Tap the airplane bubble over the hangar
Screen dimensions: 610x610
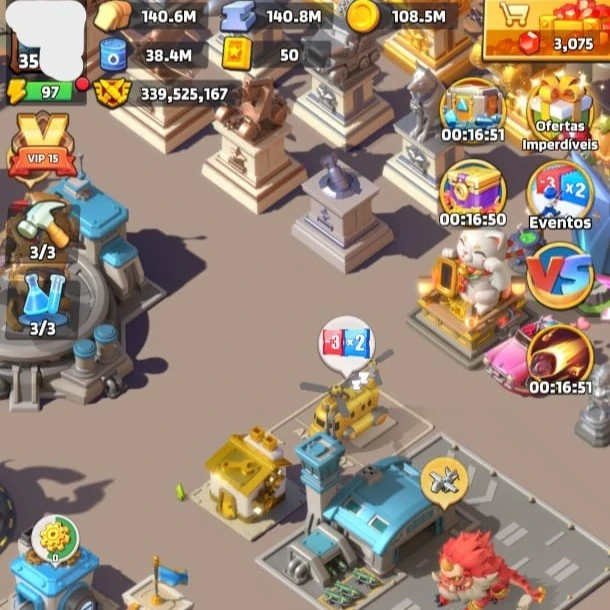click(x=444, y=479)
